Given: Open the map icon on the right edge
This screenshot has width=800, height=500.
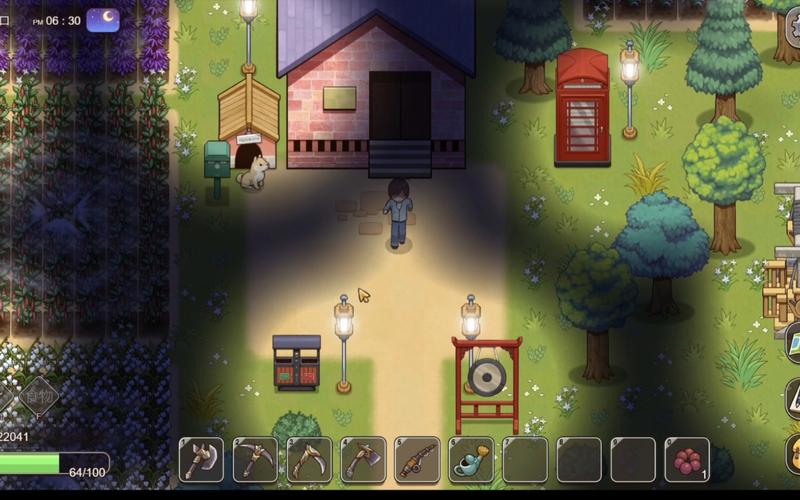Looking at the screenshot, I should coord(792,340).
